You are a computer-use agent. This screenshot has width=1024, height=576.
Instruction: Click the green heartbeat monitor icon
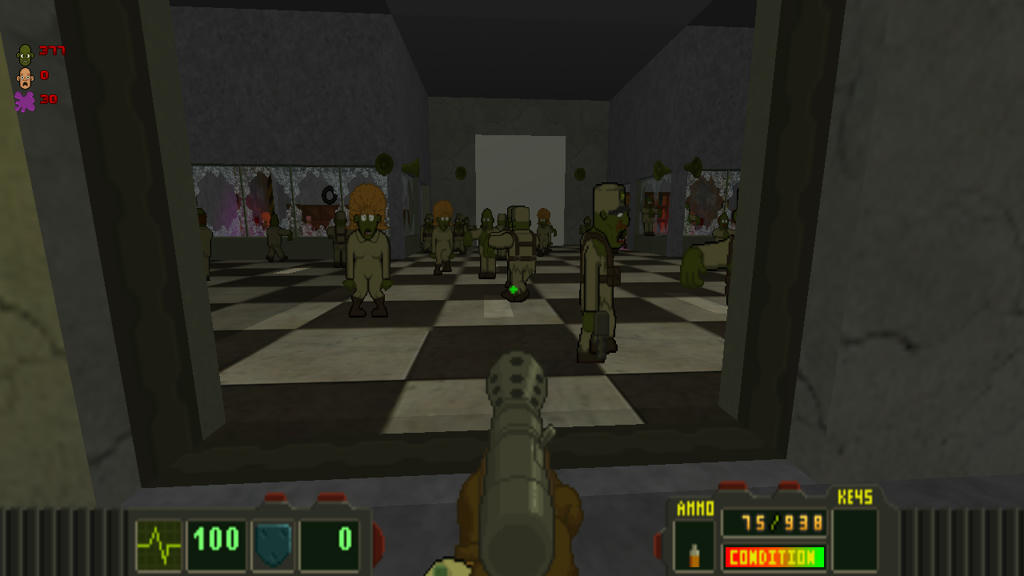click(x=159, y=545)
